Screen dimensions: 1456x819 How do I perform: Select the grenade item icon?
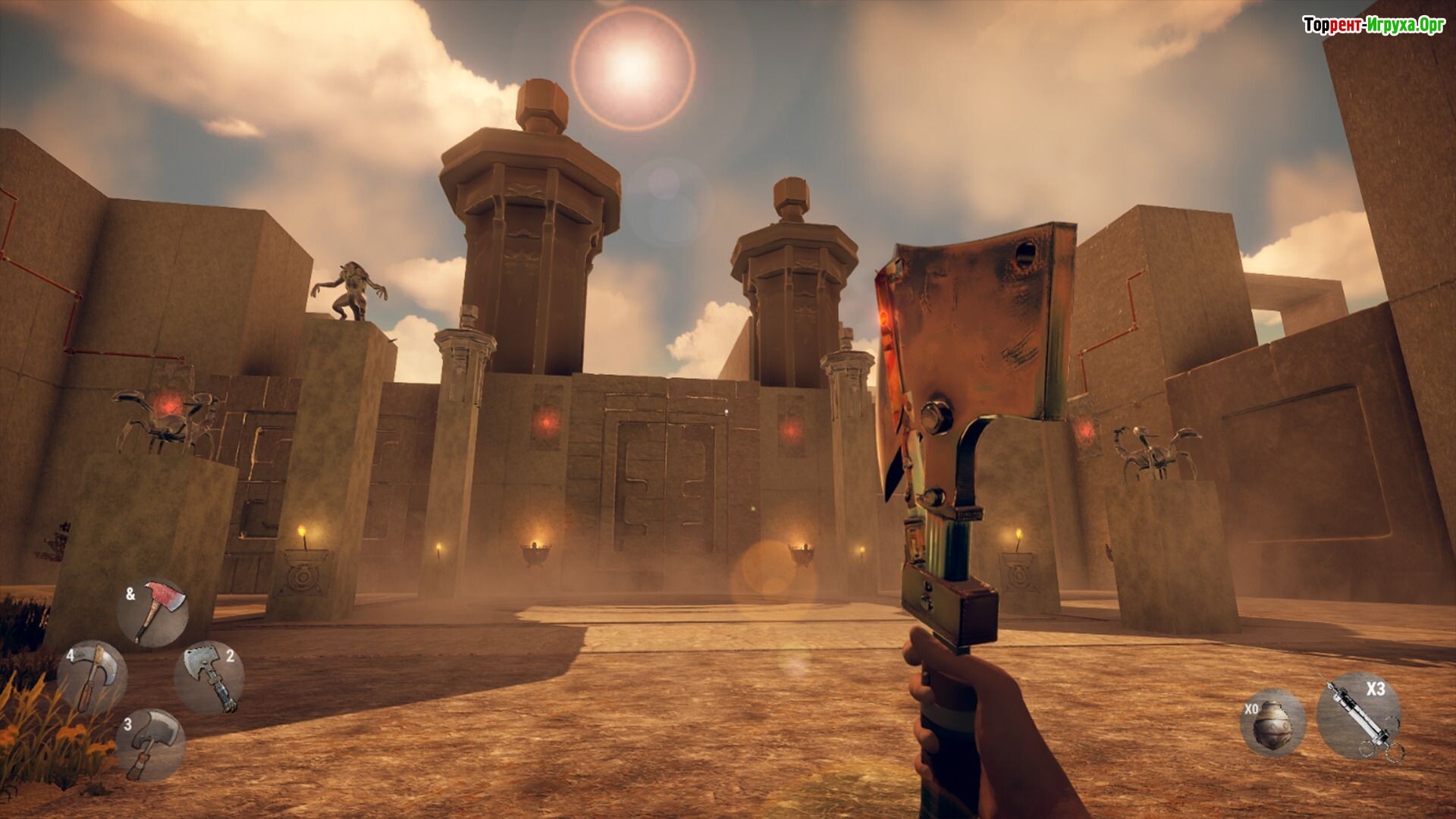click(1272, 723)
